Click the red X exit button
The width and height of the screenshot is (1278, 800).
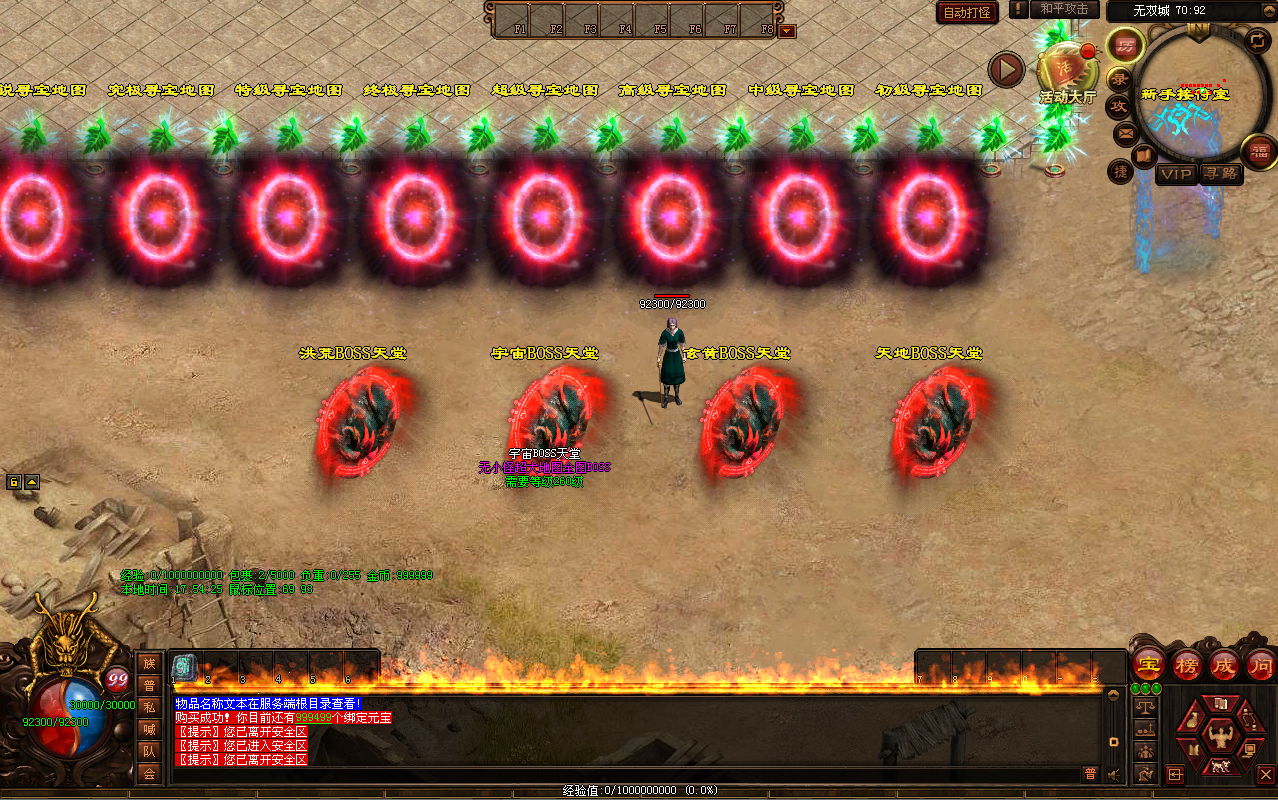(1265, 774)
